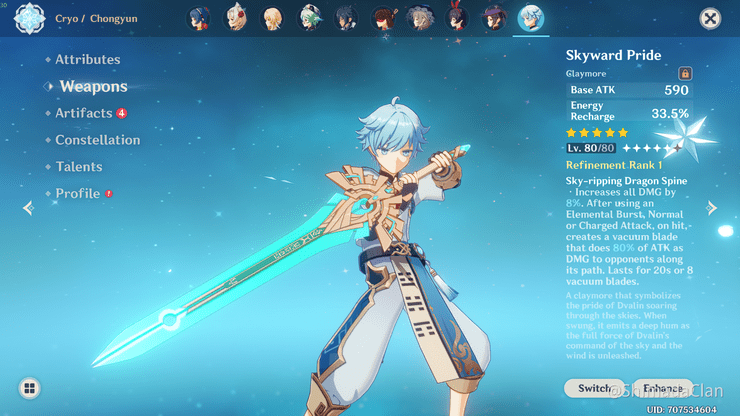740x416 pixels.
Task: Select the blonde-haired character portrait
Action: click(x=272, y=18)
